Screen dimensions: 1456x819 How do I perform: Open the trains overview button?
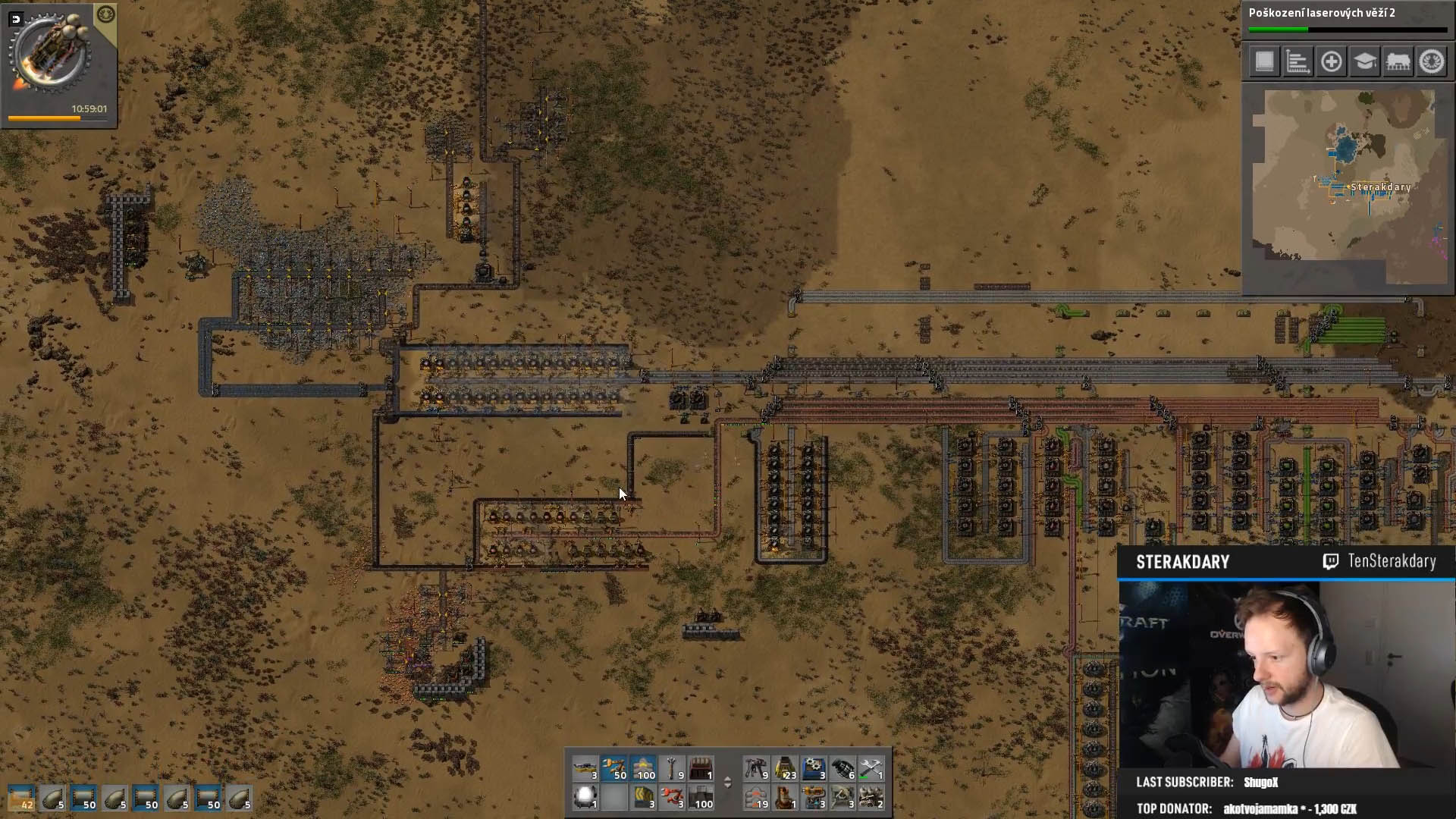[x=1398, y=61]
